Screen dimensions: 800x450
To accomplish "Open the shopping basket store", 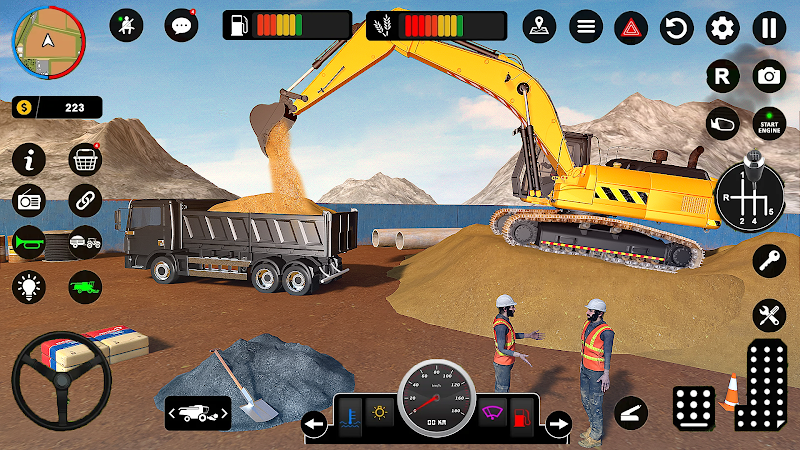I will coord(85,159).
